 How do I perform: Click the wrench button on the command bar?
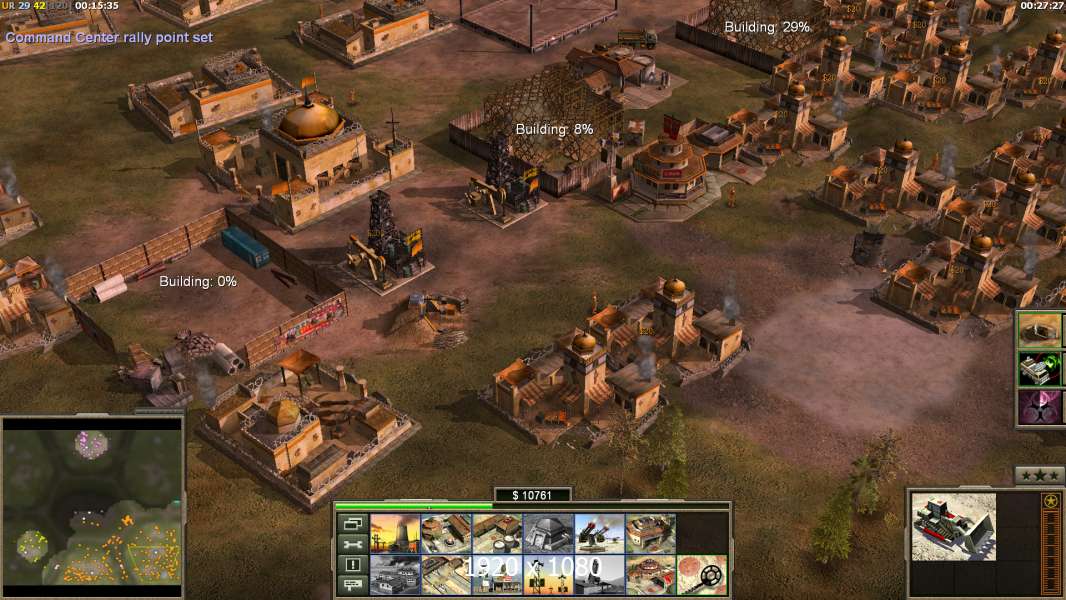click(x=353, y=545)
